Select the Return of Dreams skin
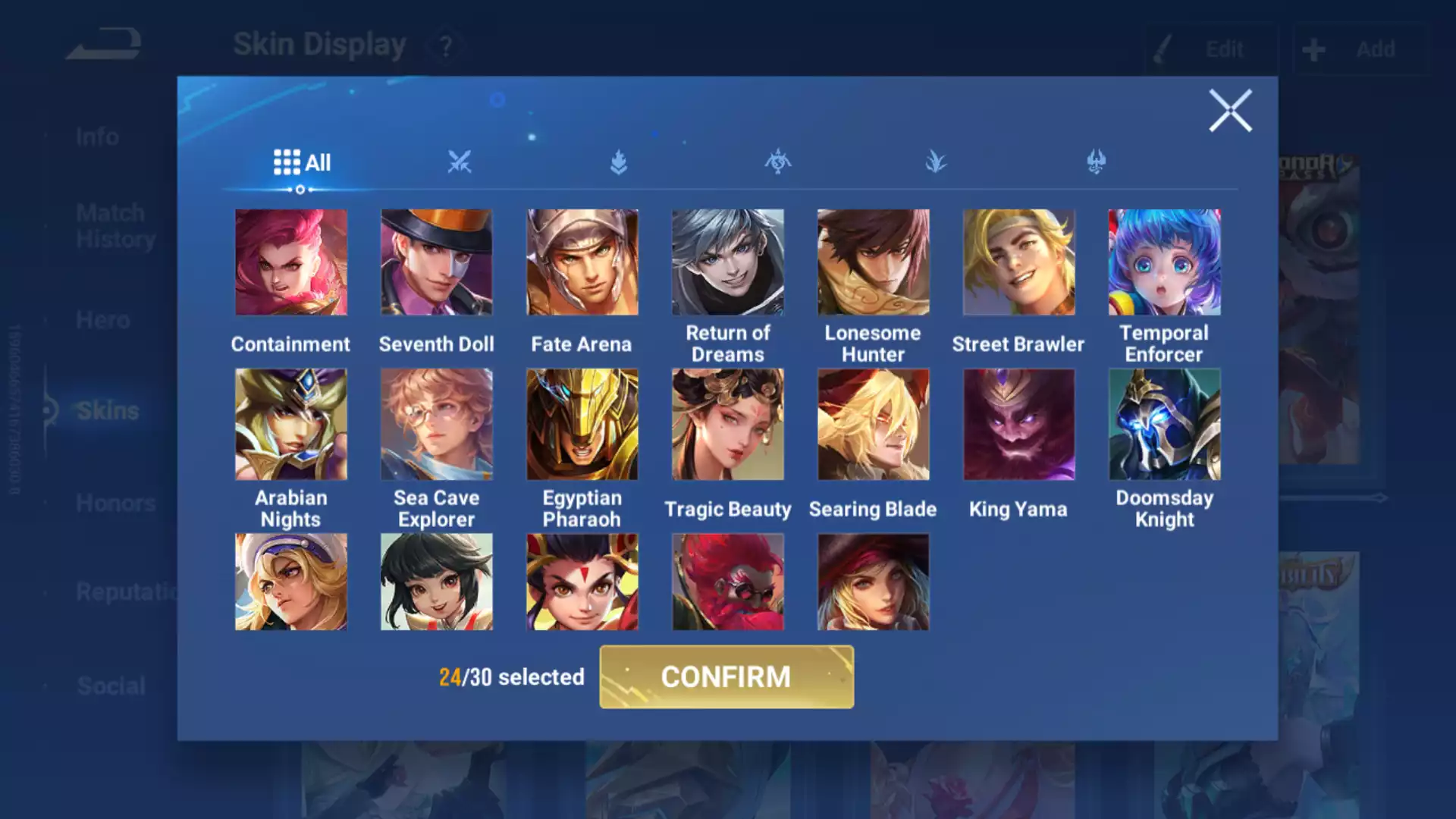Screen dimensions: 1456x819 coord(728,262)
